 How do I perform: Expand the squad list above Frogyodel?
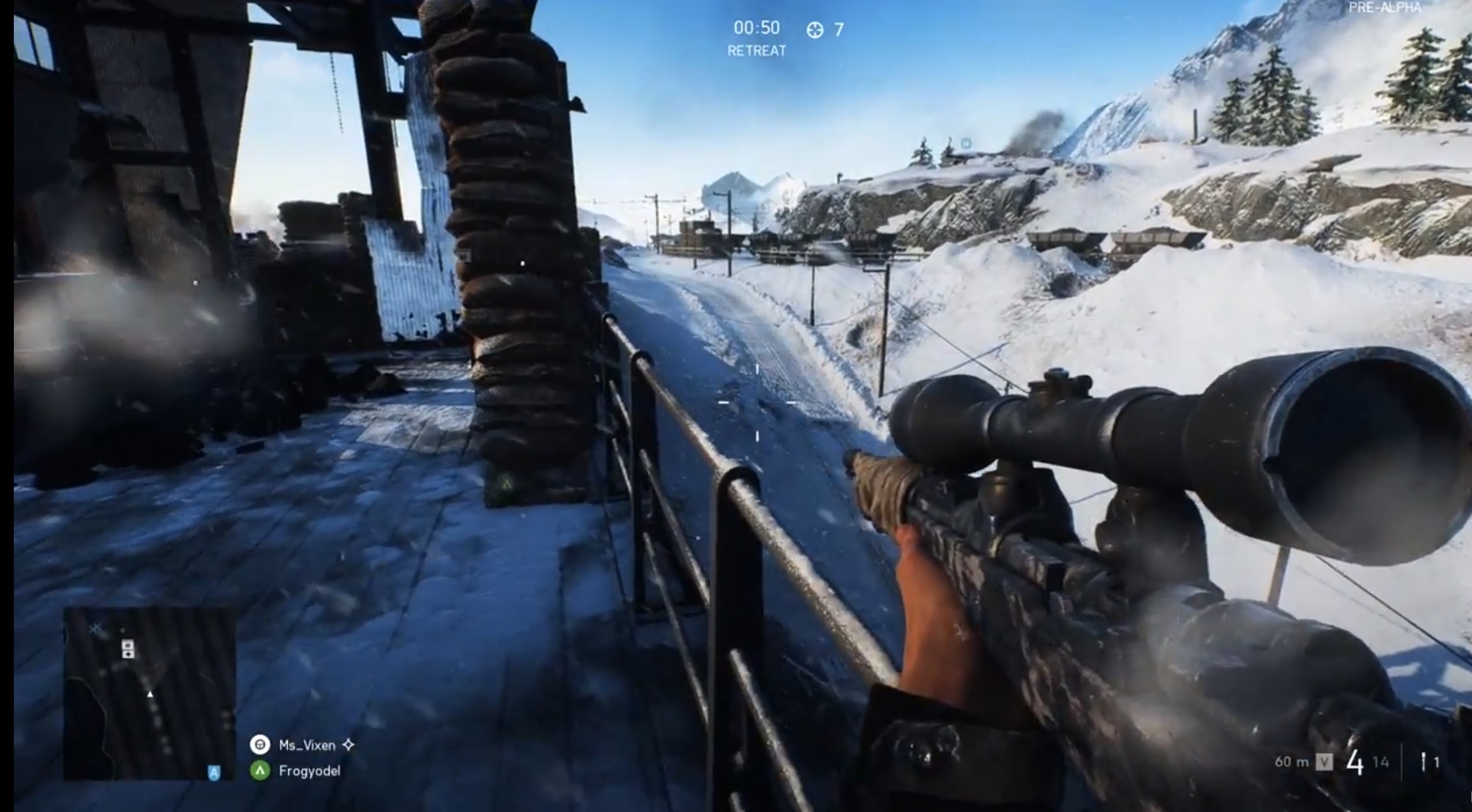pyautogui.click(x=307, y=745)
